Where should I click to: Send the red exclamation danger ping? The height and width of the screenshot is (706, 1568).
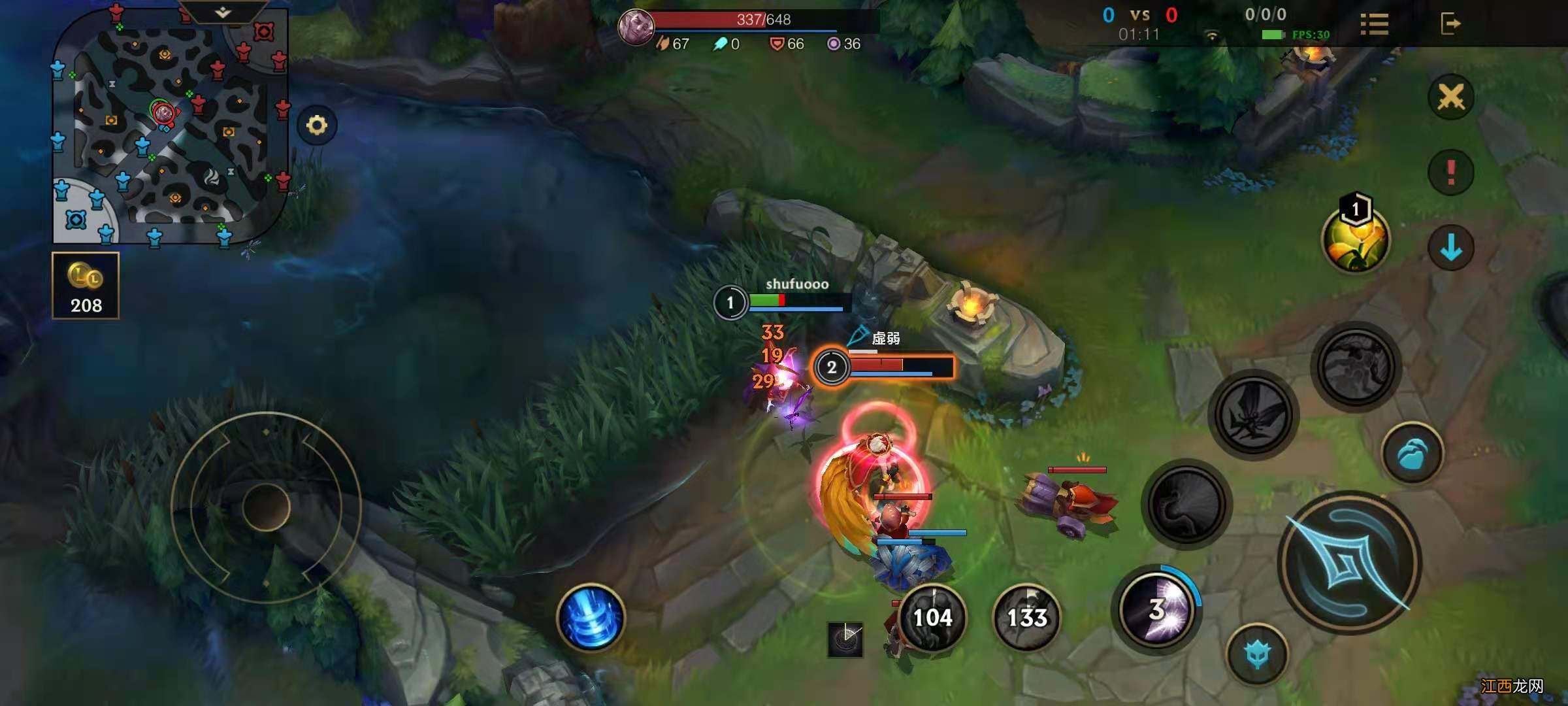click(x=1451, y=173)
